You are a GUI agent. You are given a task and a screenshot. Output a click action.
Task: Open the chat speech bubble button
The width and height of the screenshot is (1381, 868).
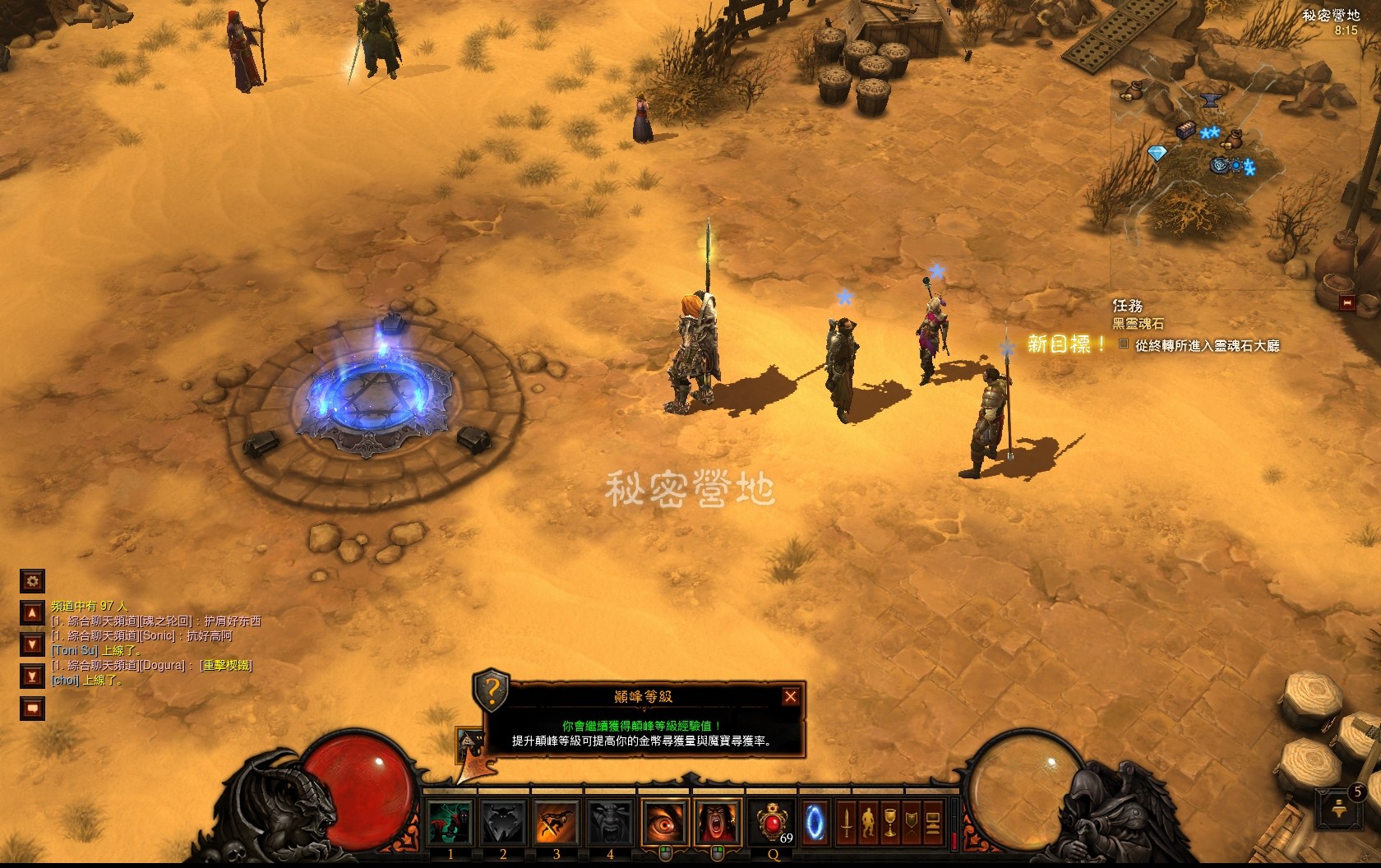click(x=32, y=708)
